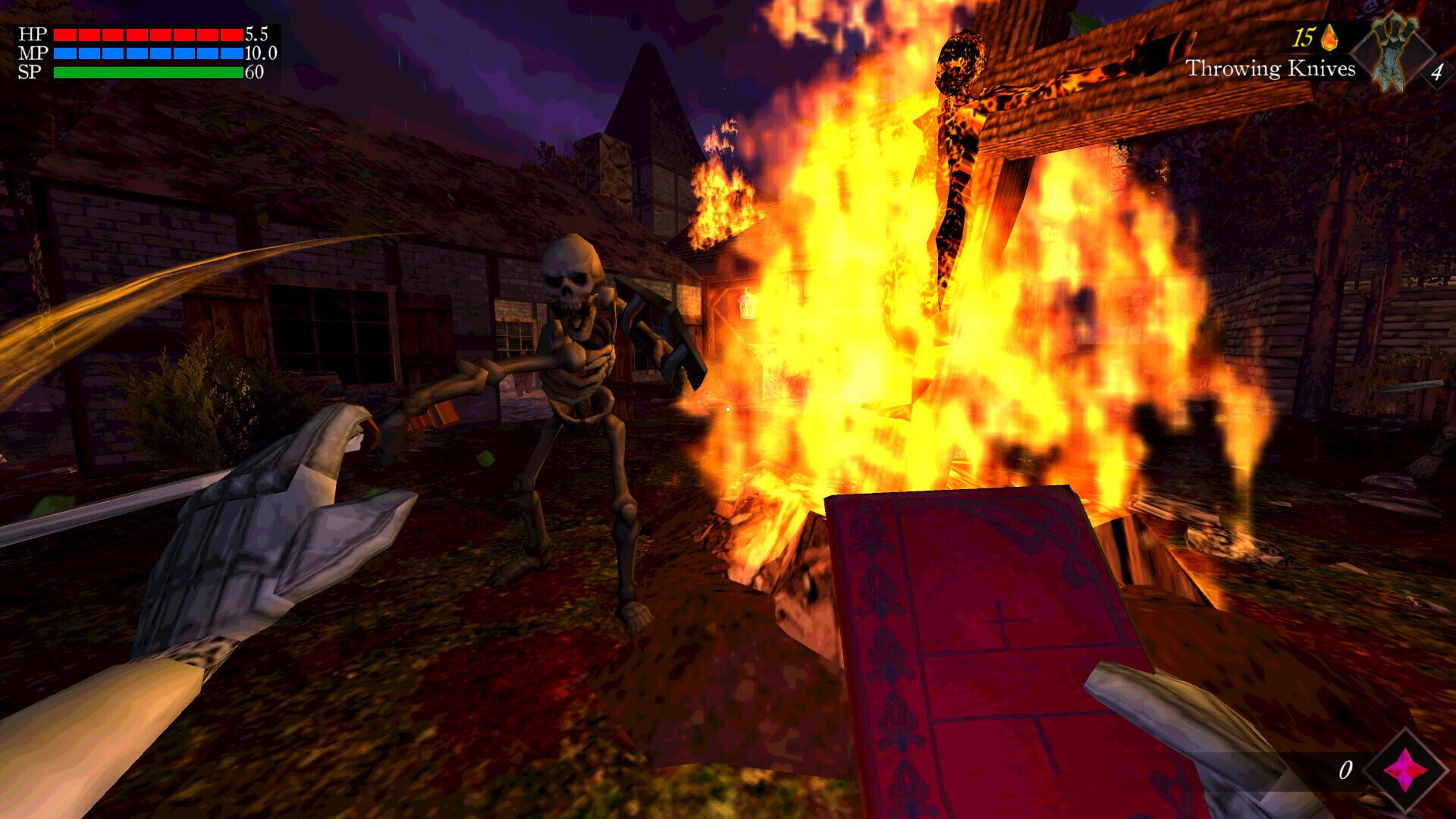1456x819 pixels.
Task: Click the knives ammo count 4
Action: pos(1439,71)
